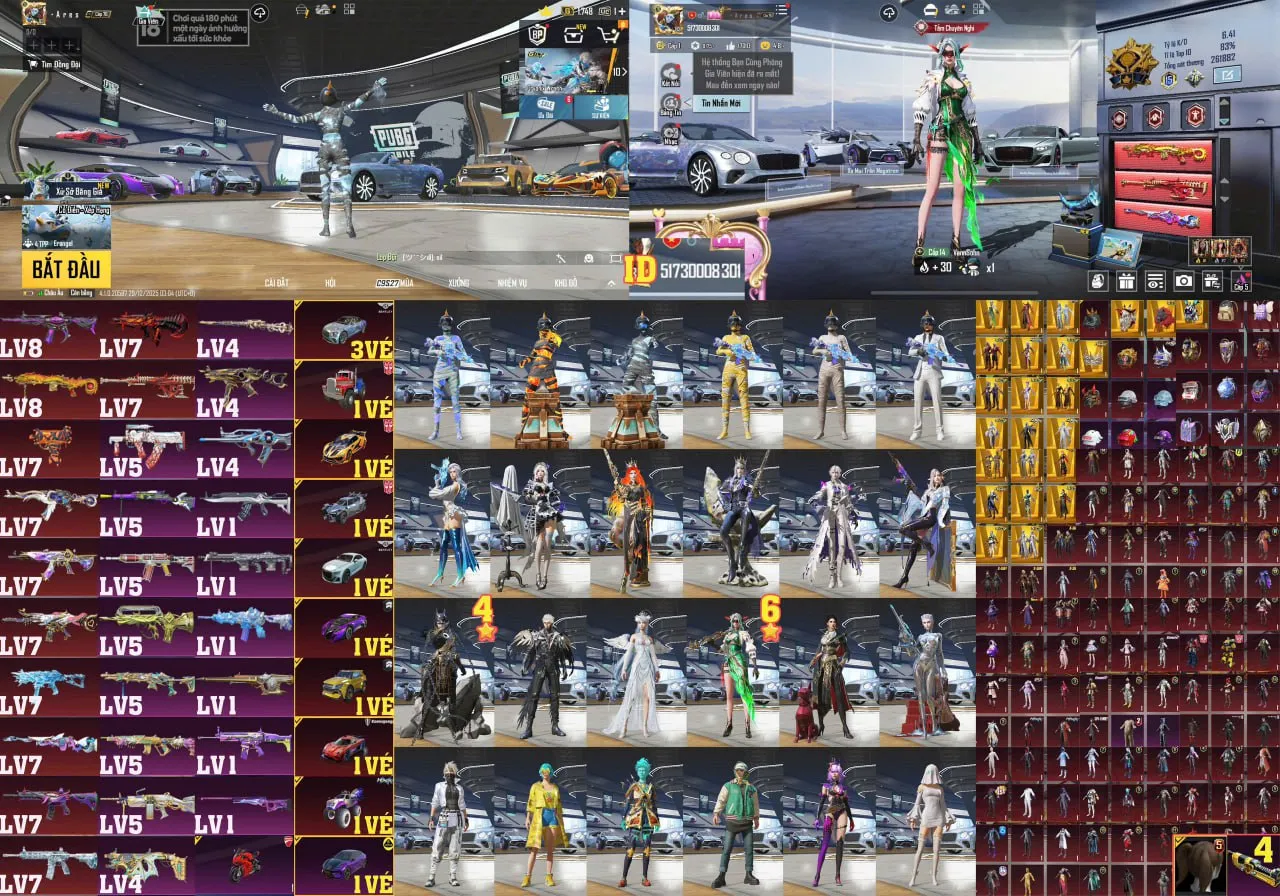The height and width of the screenshot is (896, 1280).
Task: Open the SỰ KIỆN events tile
Action: [602, 107]
